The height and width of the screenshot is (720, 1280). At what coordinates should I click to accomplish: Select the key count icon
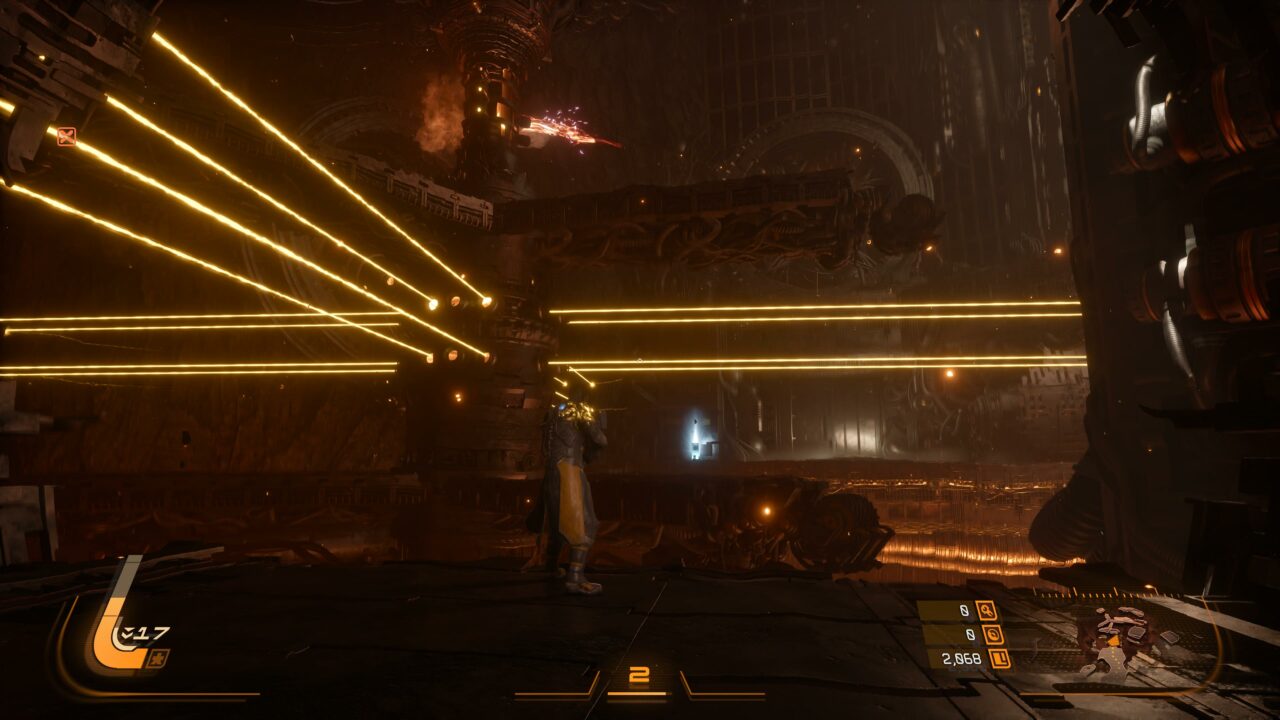[987, 610]
